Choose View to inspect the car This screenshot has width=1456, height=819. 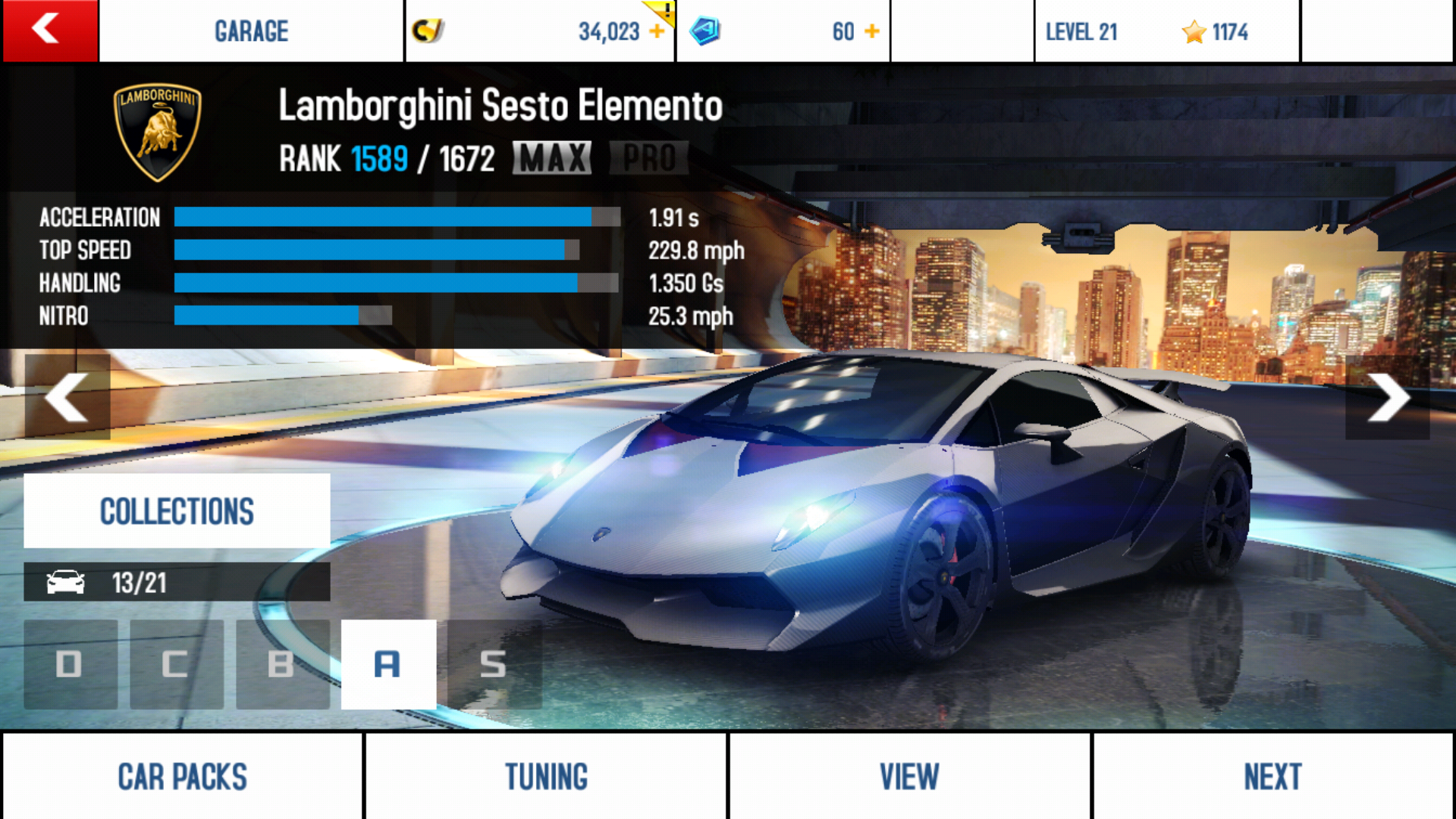909,777
